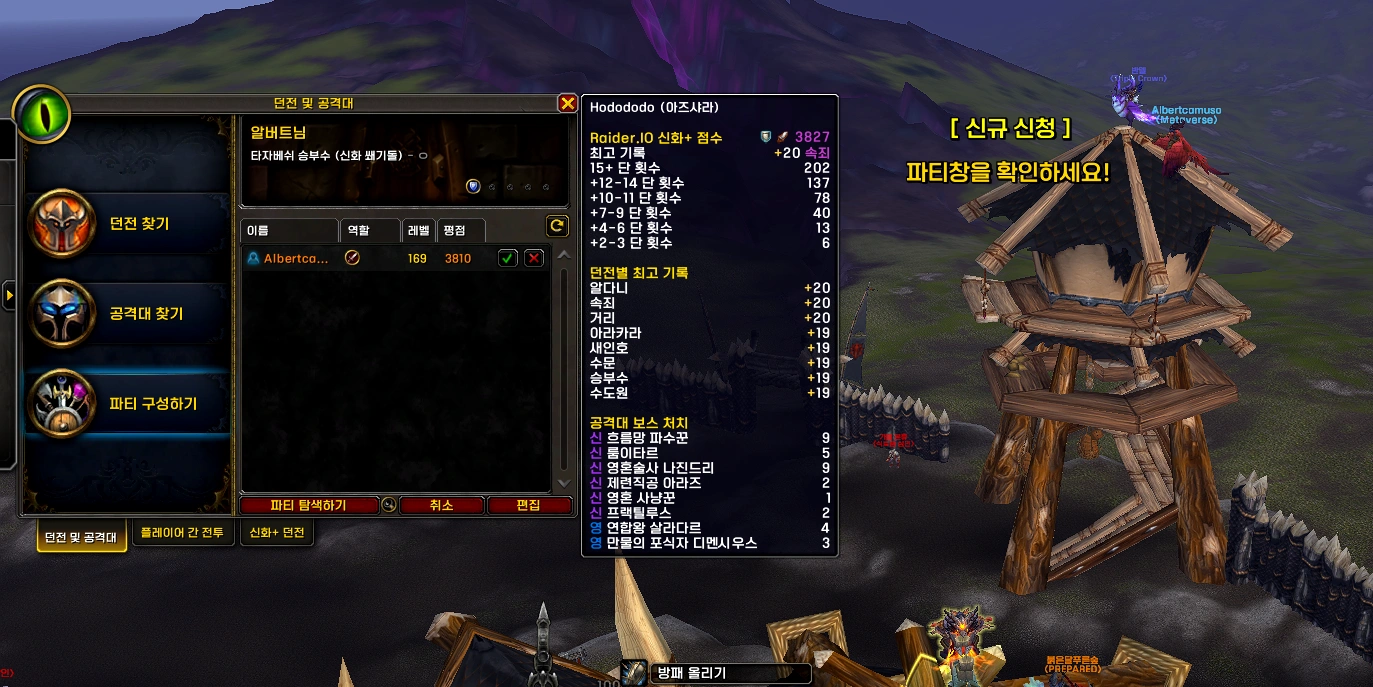Sort applicants by the 평점 column

pos(461,231)
